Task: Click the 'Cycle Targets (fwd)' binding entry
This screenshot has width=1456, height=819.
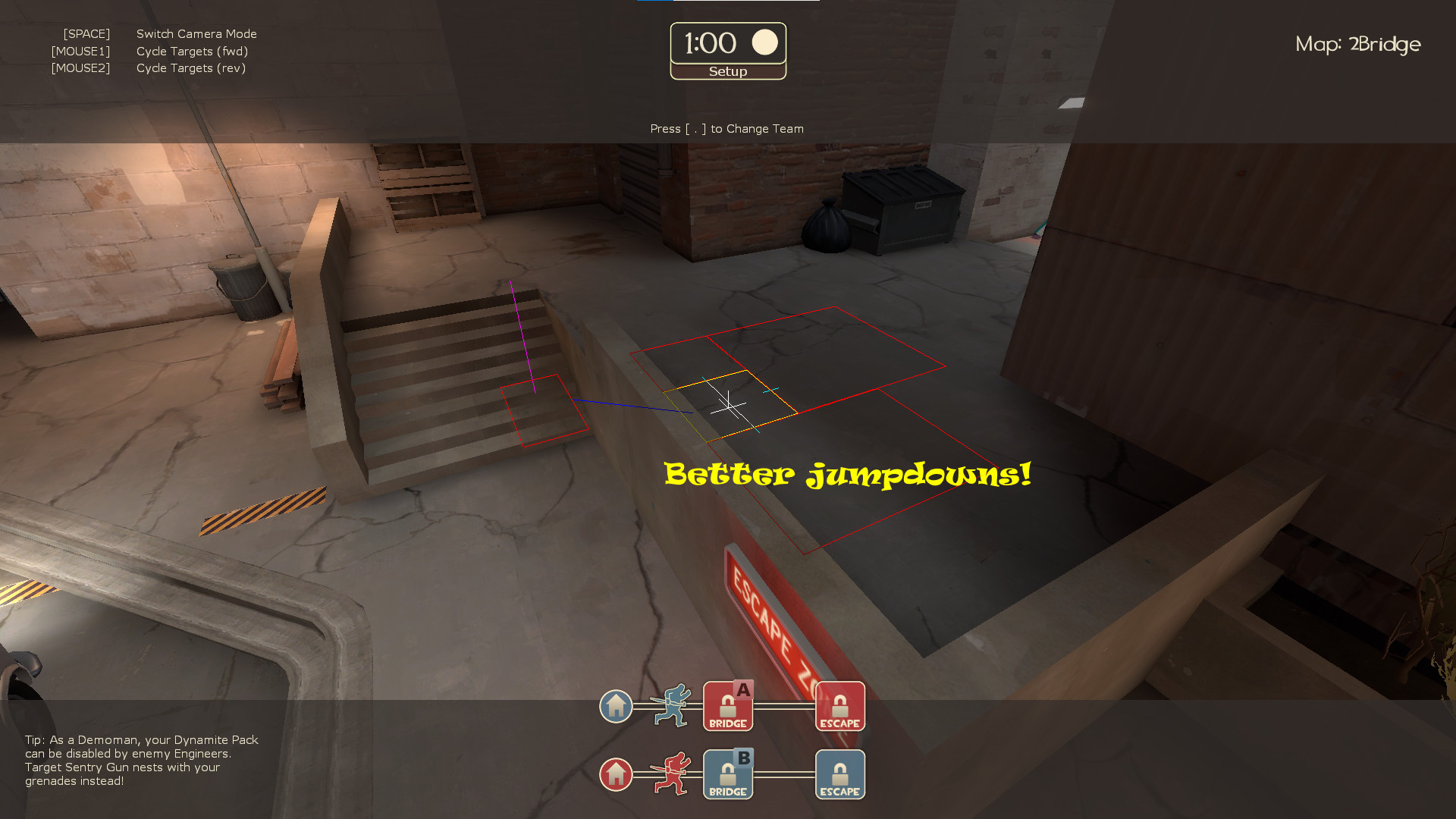Action: pos(192,51)
